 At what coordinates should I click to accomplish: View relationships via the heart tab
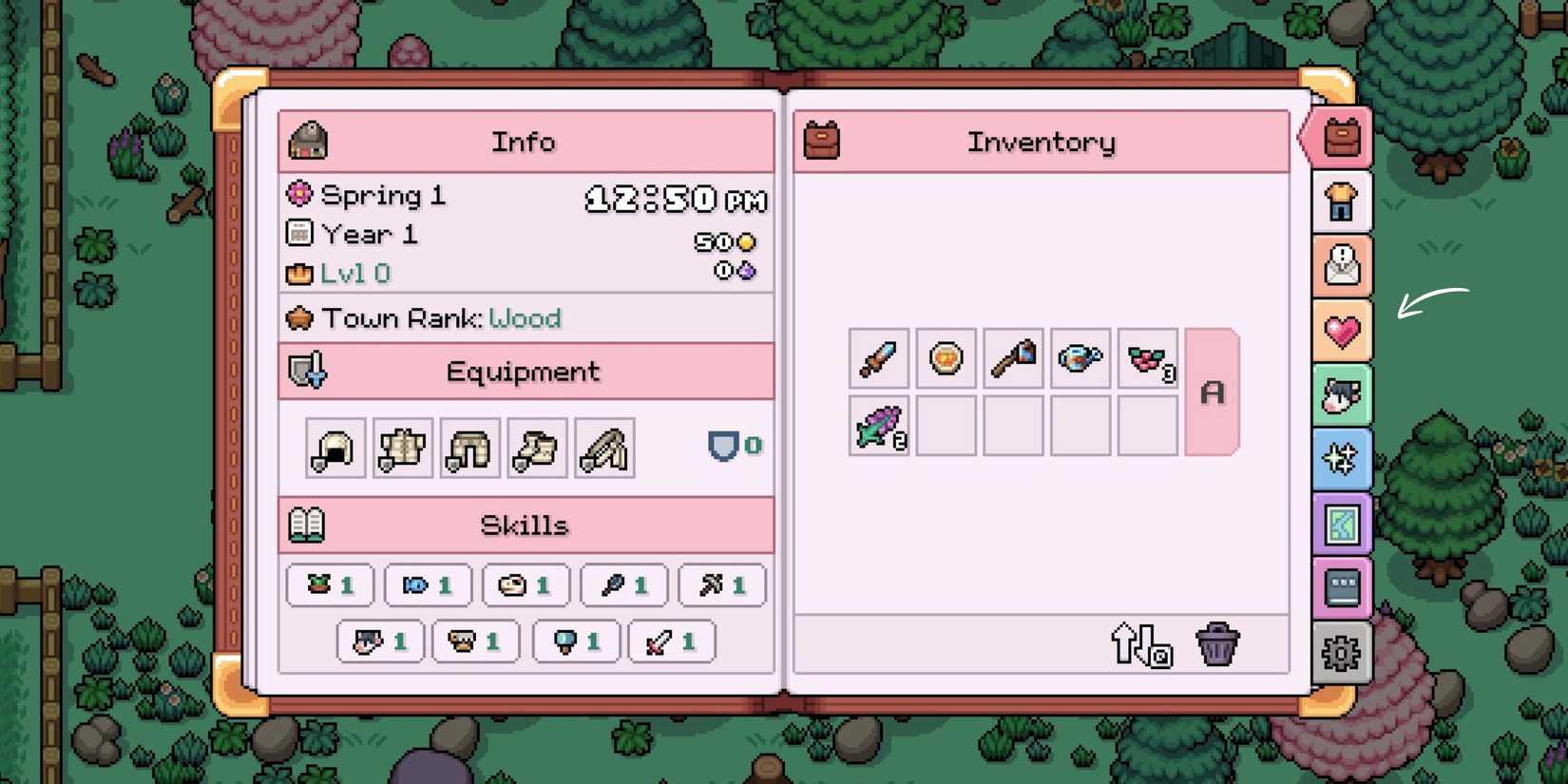[x=1340, y=331]
